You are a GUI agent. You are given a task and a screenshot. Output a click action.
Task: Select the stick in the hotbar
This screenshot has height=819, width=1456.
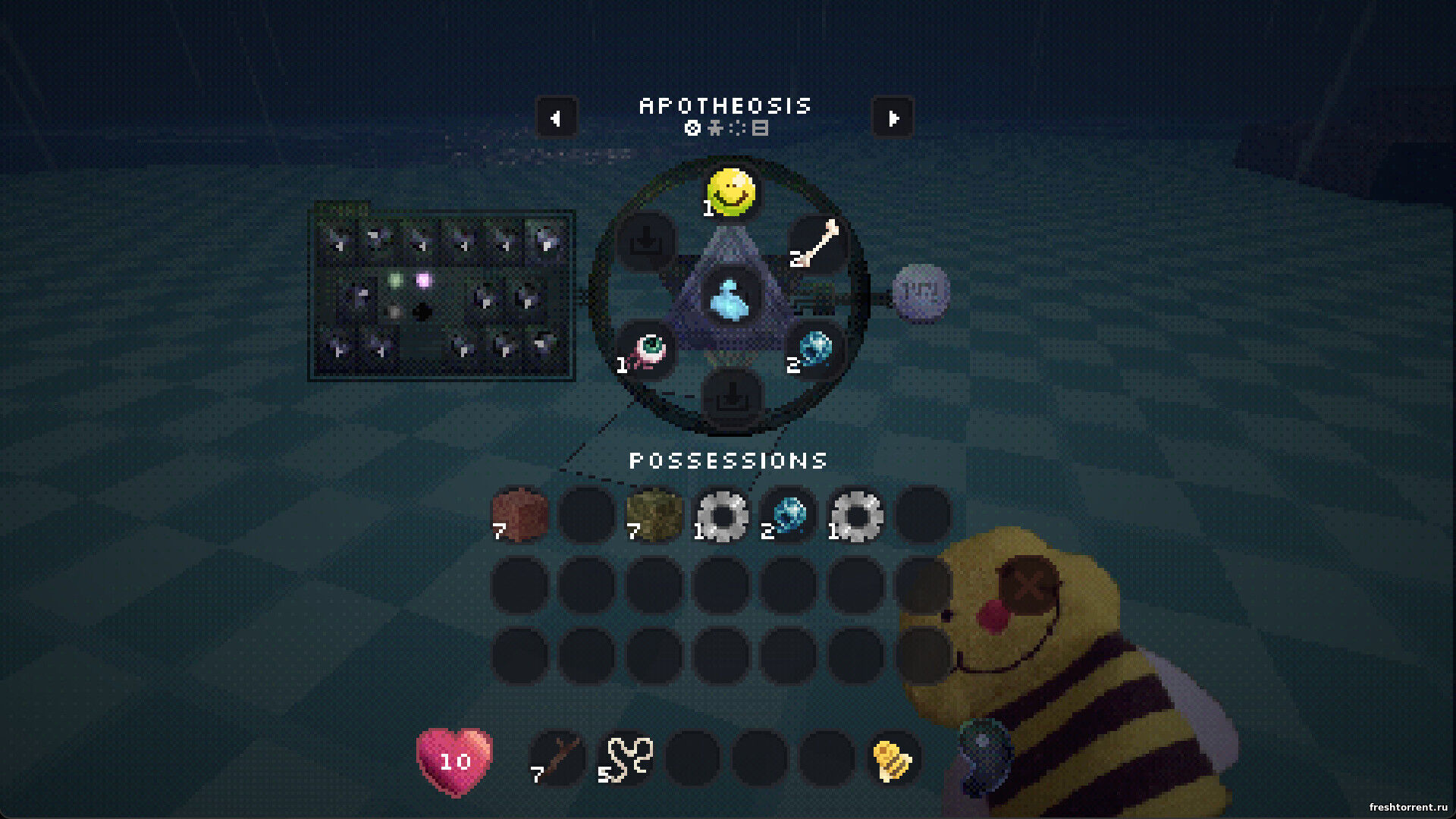click(x=558, y=758)
